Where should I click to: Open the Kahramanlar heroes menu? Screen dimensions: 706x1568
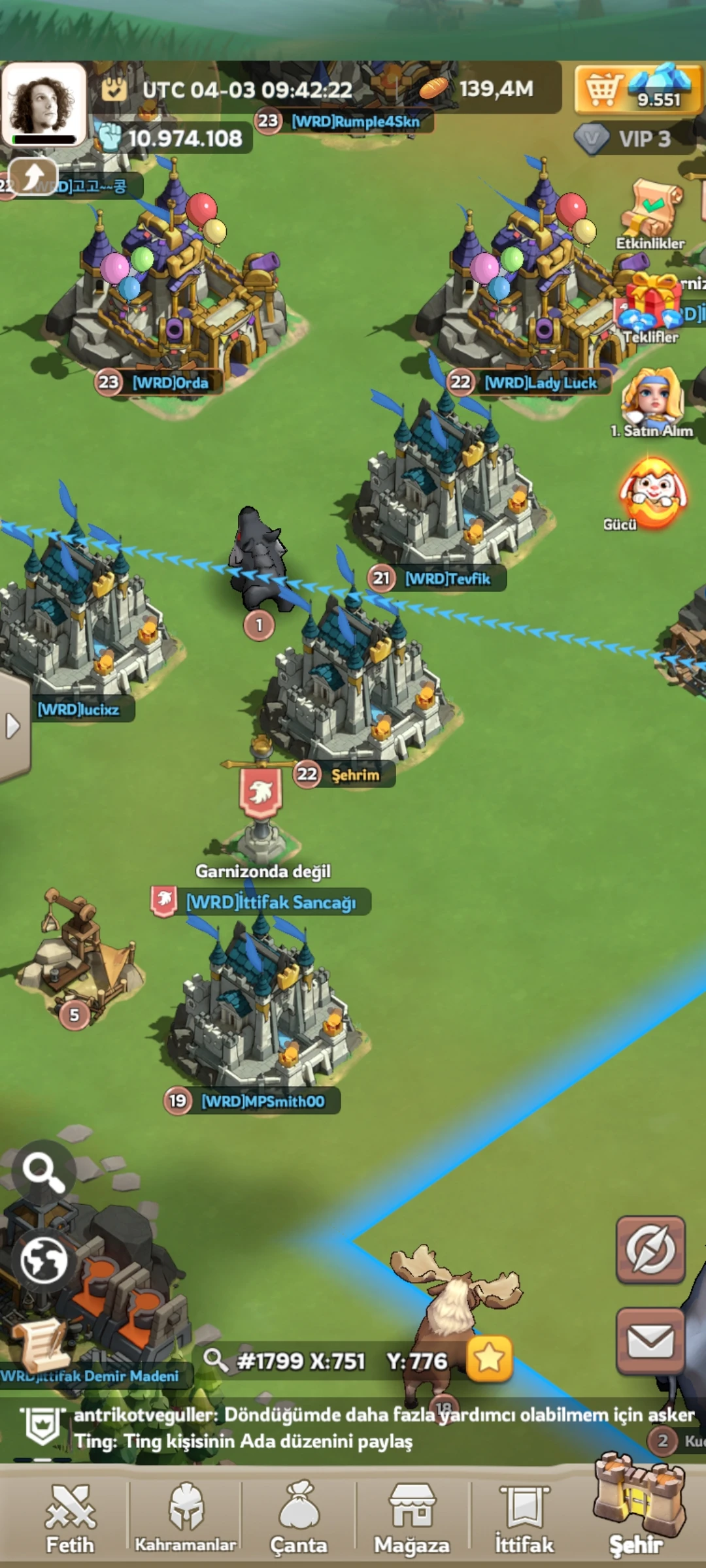pos(186,1518)
